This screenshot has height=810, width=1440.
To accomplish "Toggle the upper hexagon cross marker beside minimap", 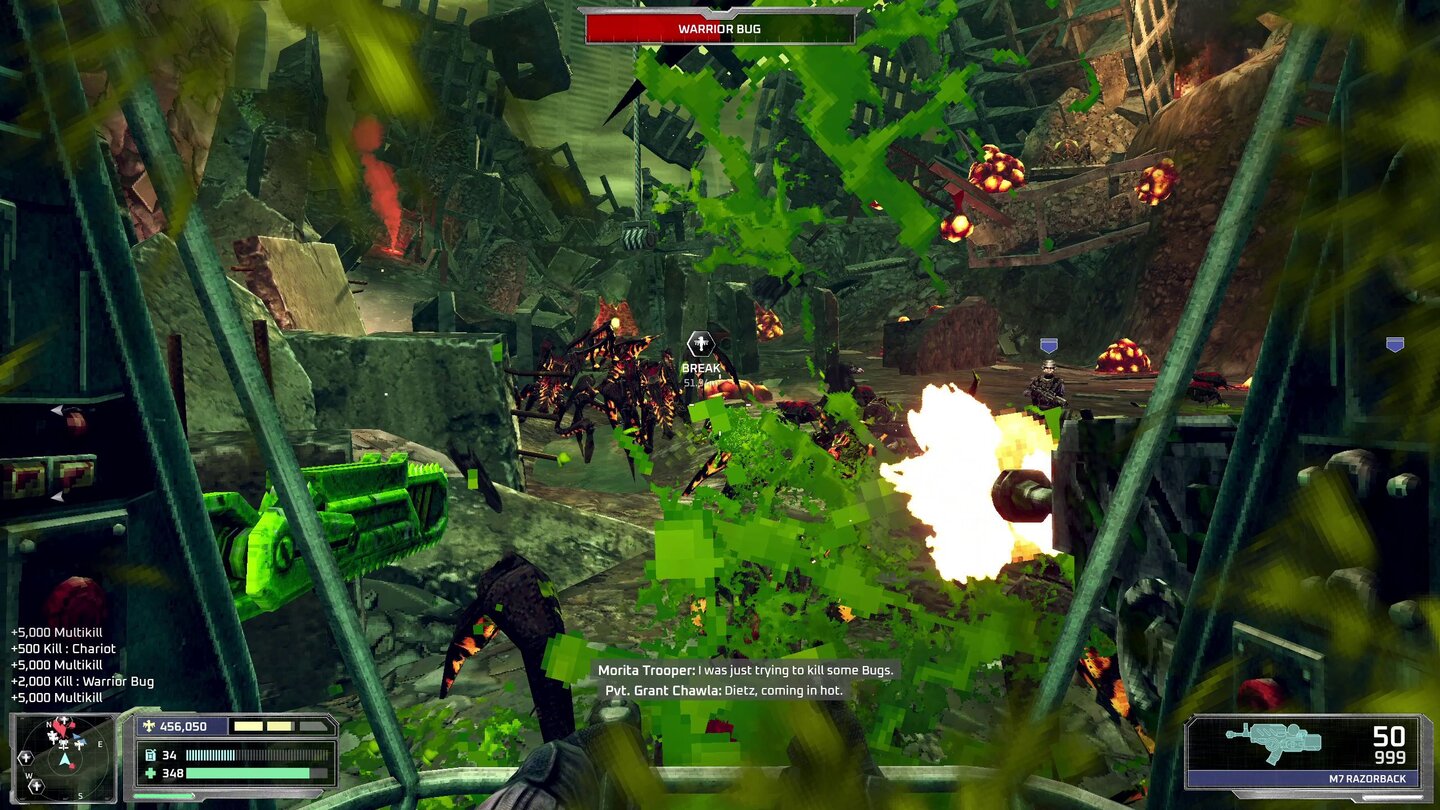I will (25, 756).
